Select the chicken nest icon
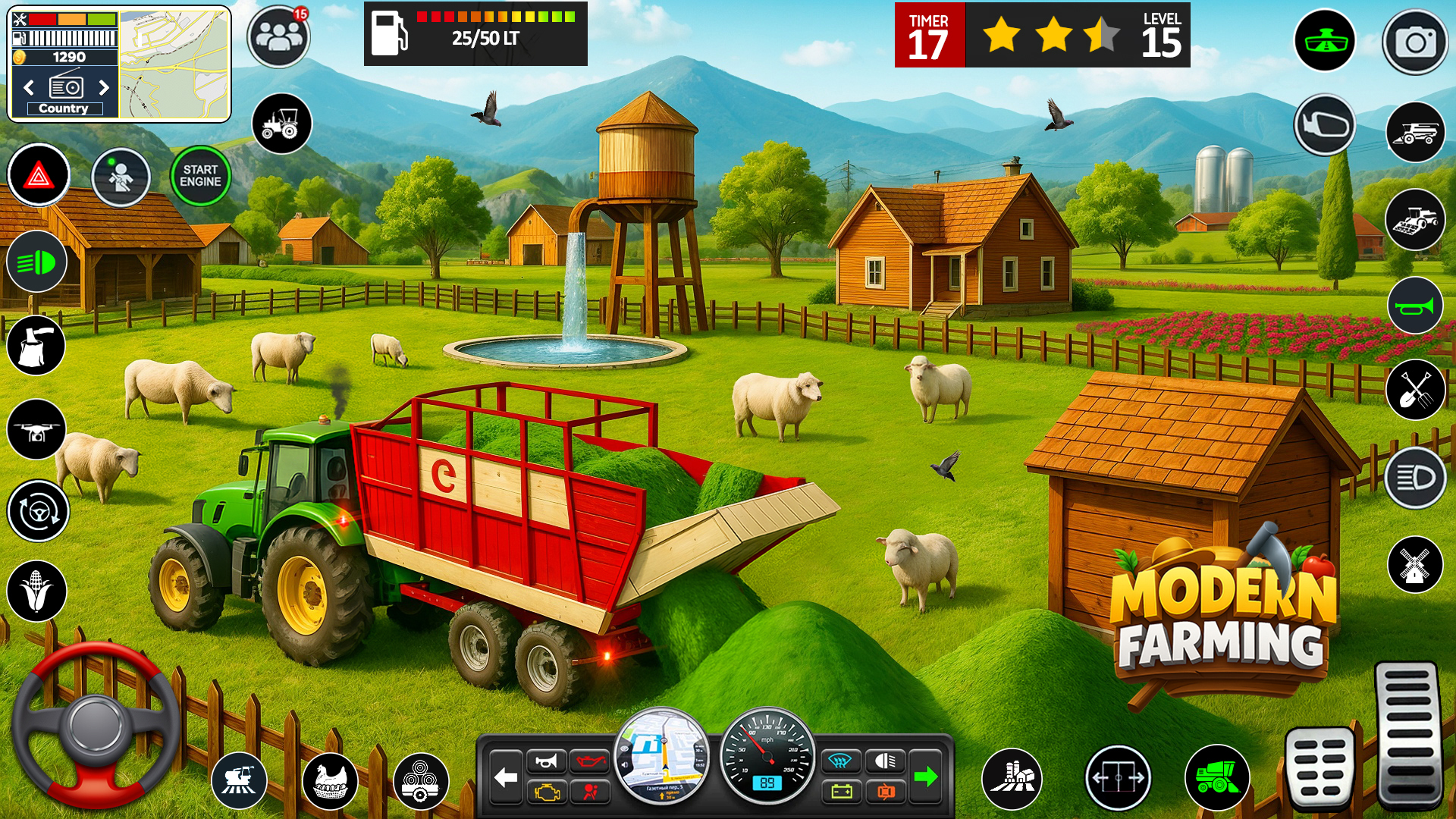Viewport: 1456px width, 819px height. click(331, 781)
